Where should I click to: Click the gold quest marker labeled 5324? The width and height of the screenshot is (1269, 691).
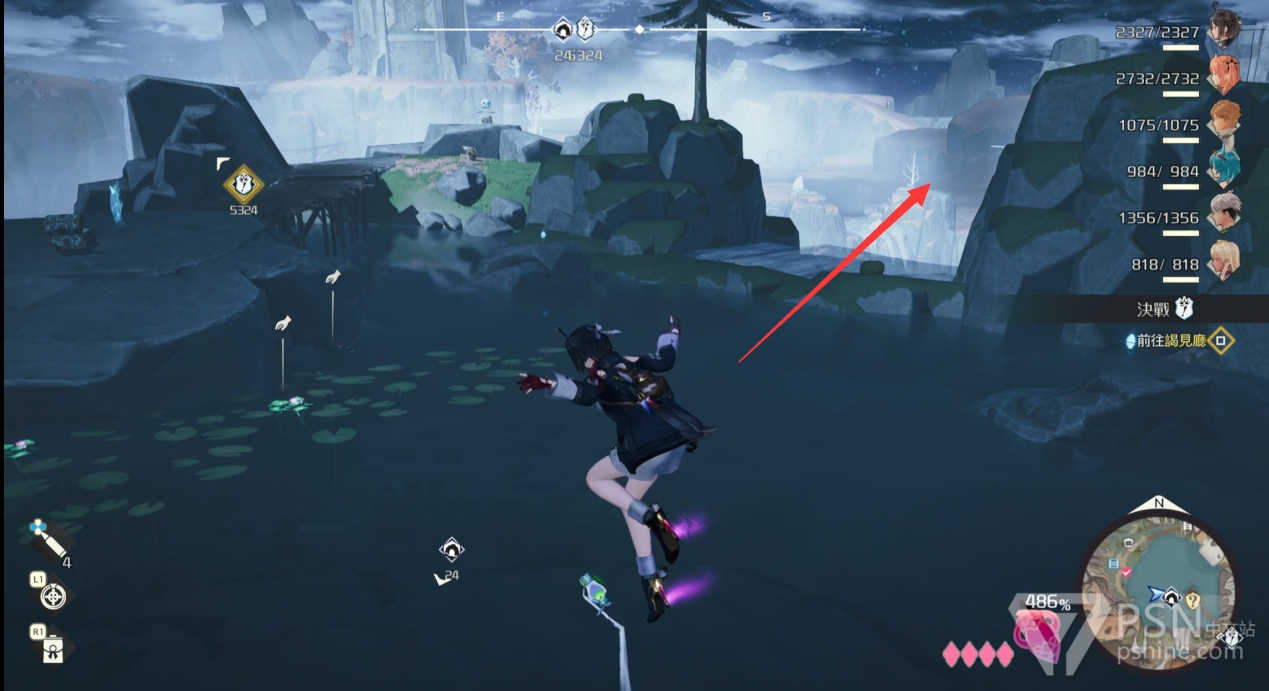click(242, 184)
